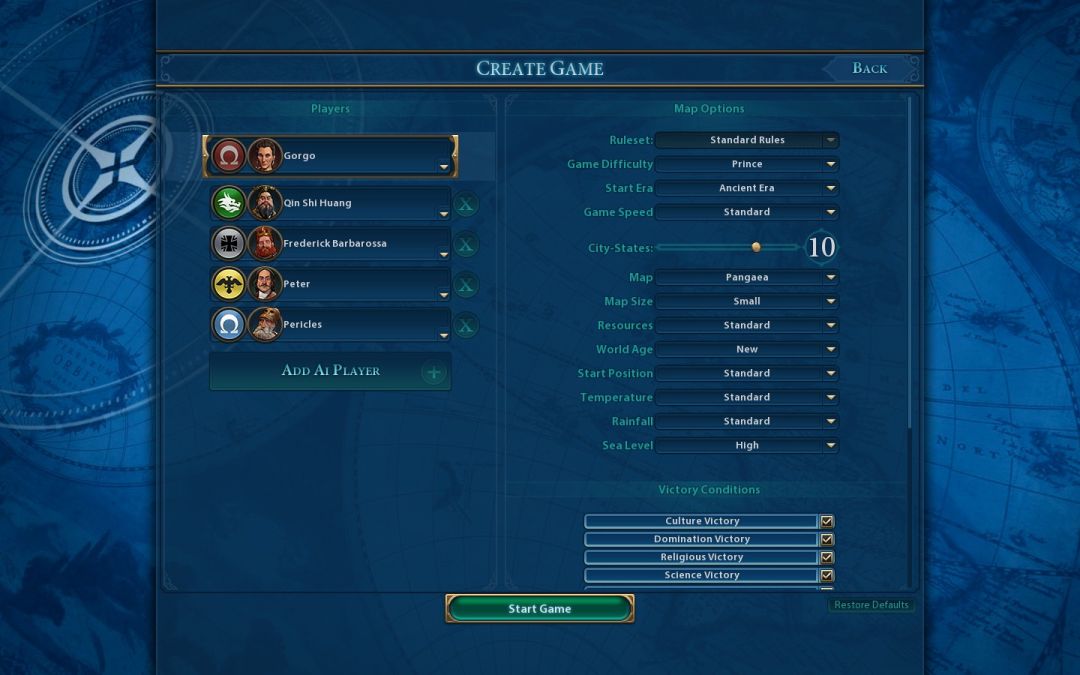The height and width of the screenshot is (675, 1080).
Task: Choose a different Game Speed
Action: [x=747, y=212]
